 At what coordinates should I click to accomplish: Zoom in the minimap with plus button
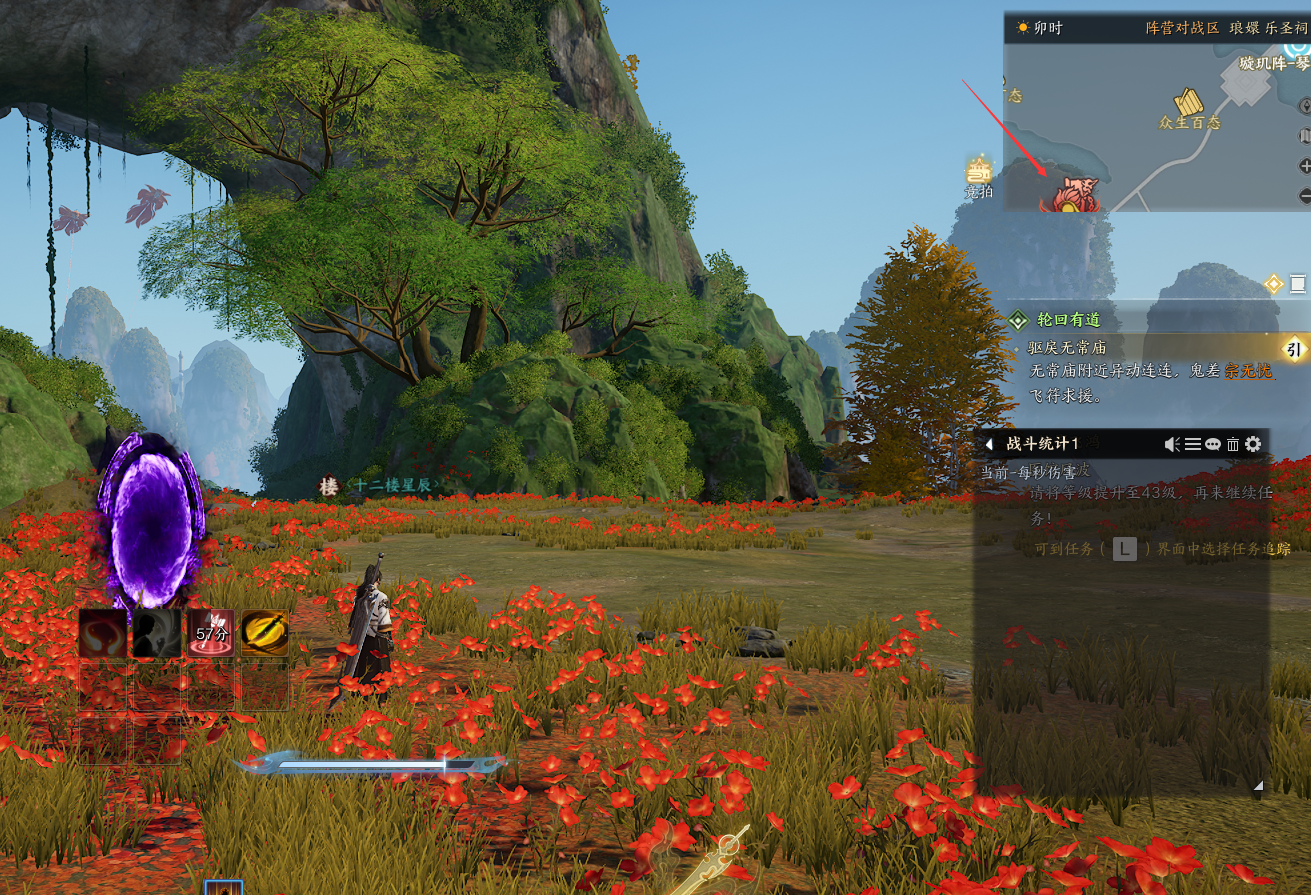coord(1304,165)
